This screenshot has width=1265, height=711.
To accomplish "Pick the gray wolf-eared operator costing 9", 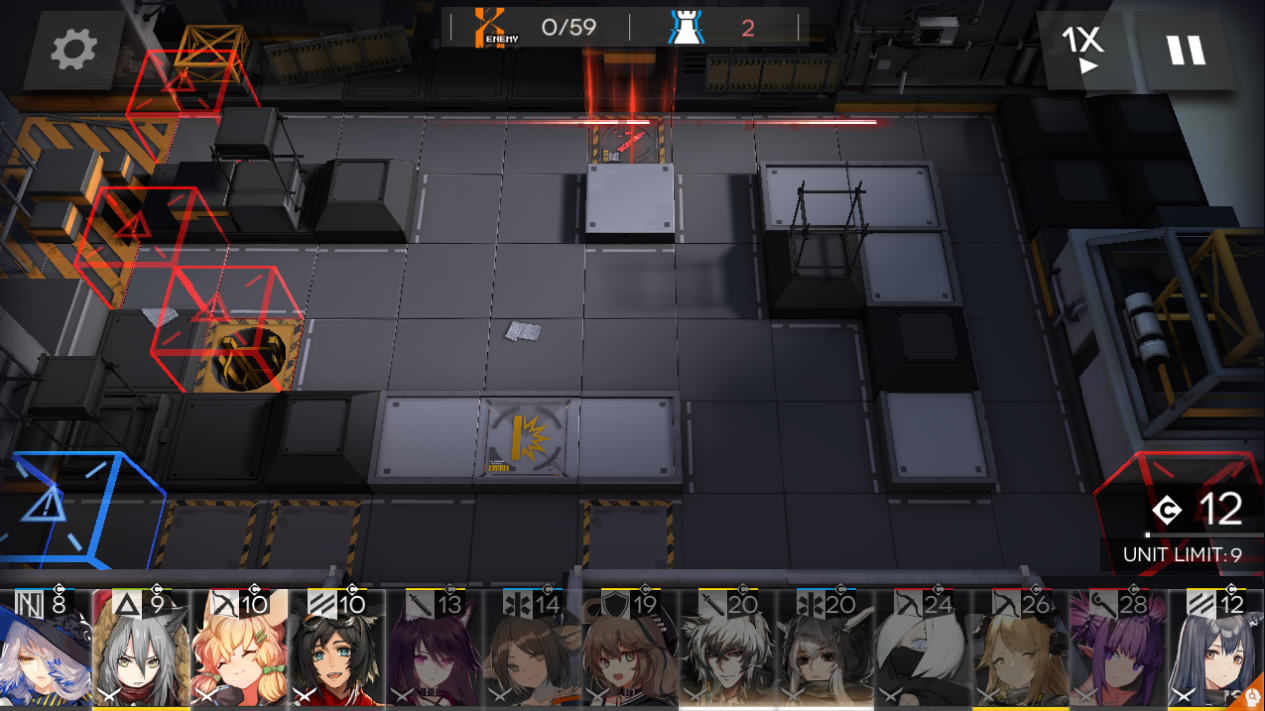I will pyautogui.click(x=141, y=650).
